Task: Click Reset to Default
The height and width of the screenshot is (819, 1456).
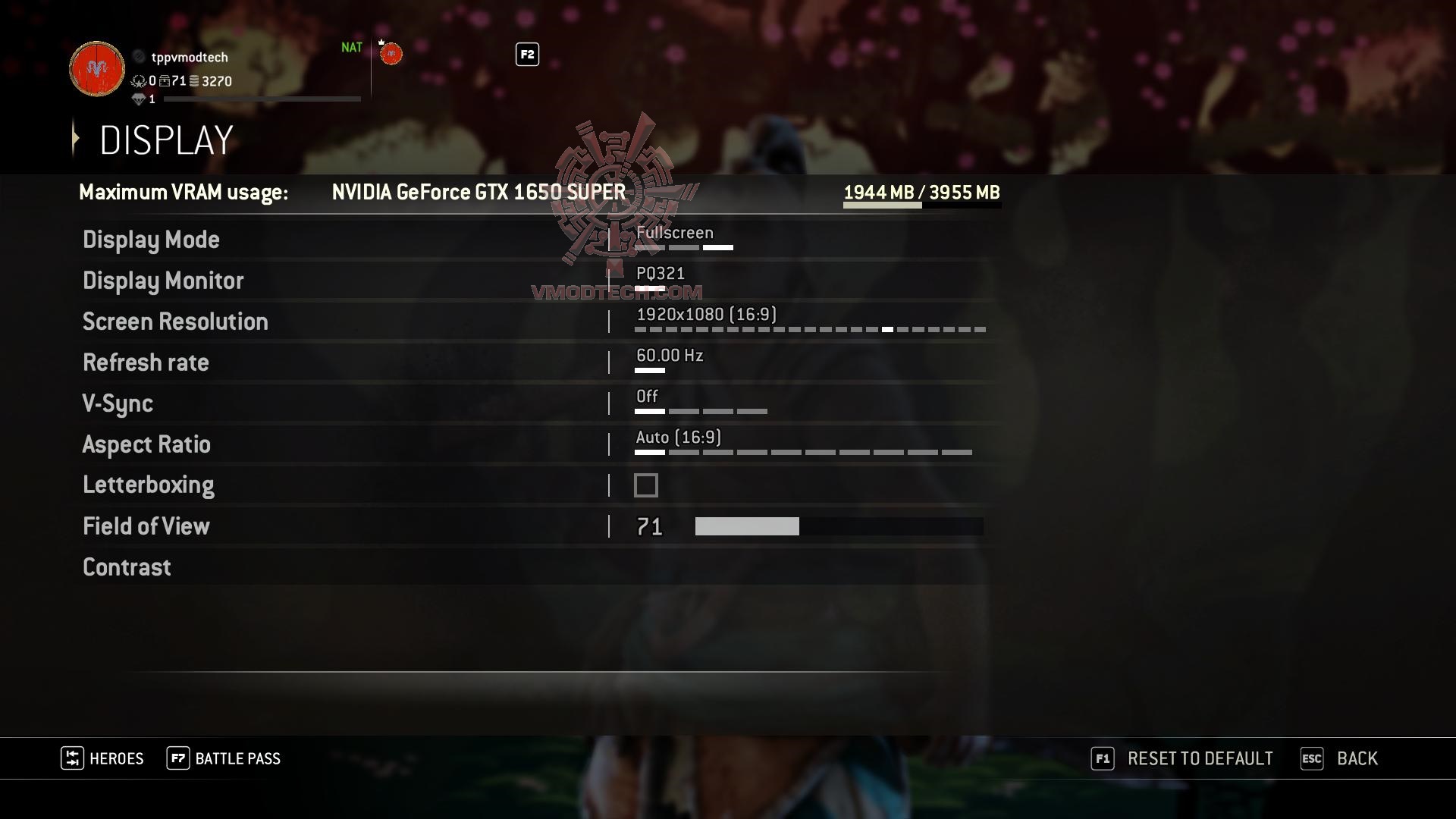Action: (1200, 758)
